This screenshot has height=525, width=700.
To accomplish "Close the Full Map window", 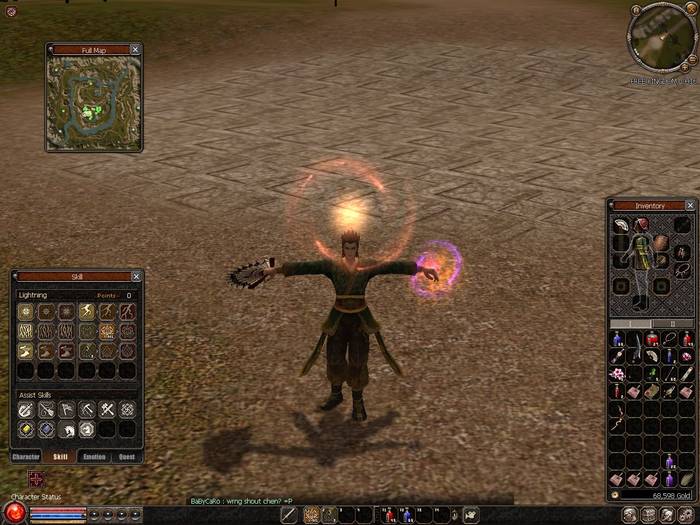I will (x=136, y=49).
